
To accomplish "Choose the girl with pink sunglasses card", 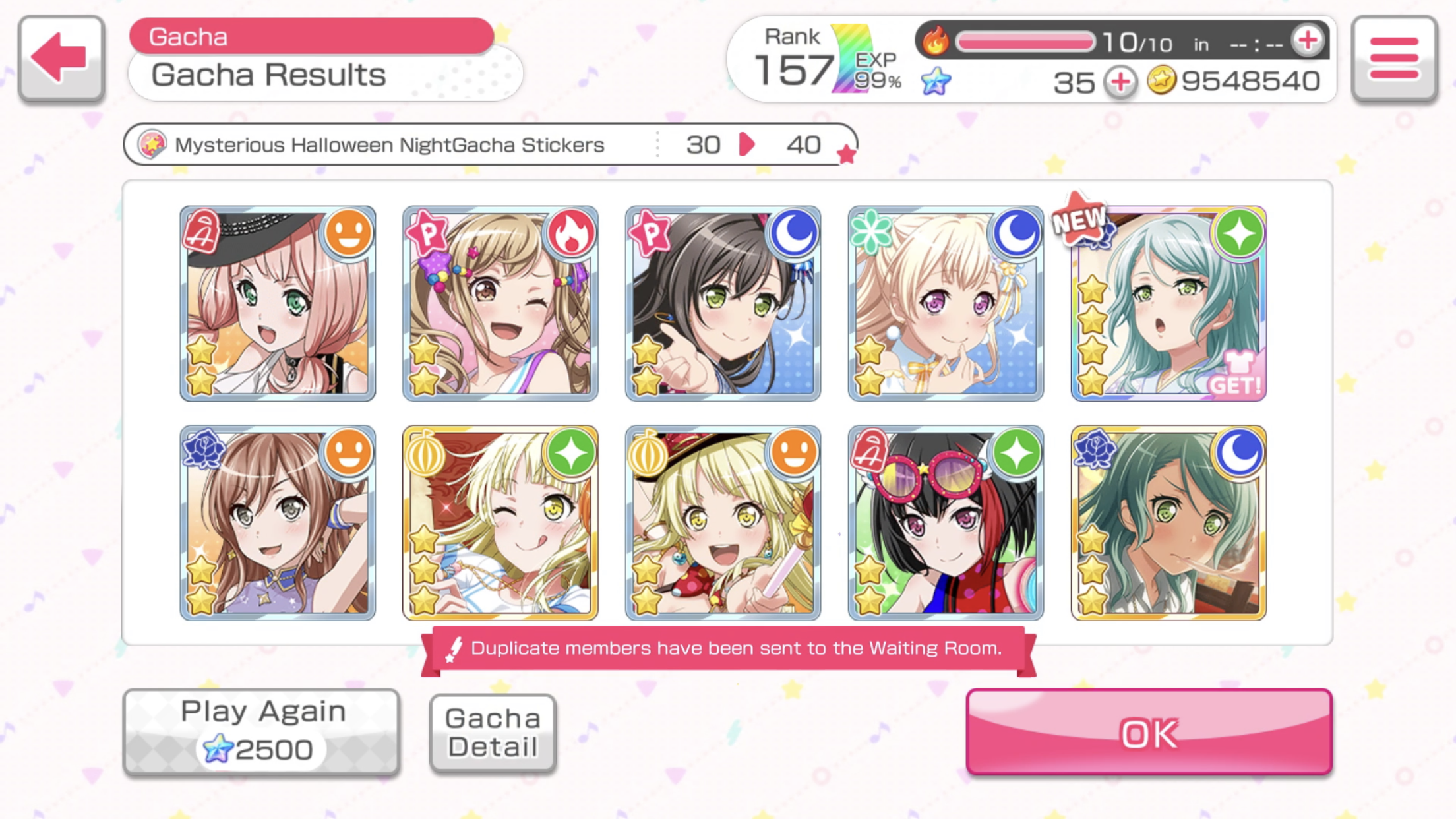I will 946,522.
